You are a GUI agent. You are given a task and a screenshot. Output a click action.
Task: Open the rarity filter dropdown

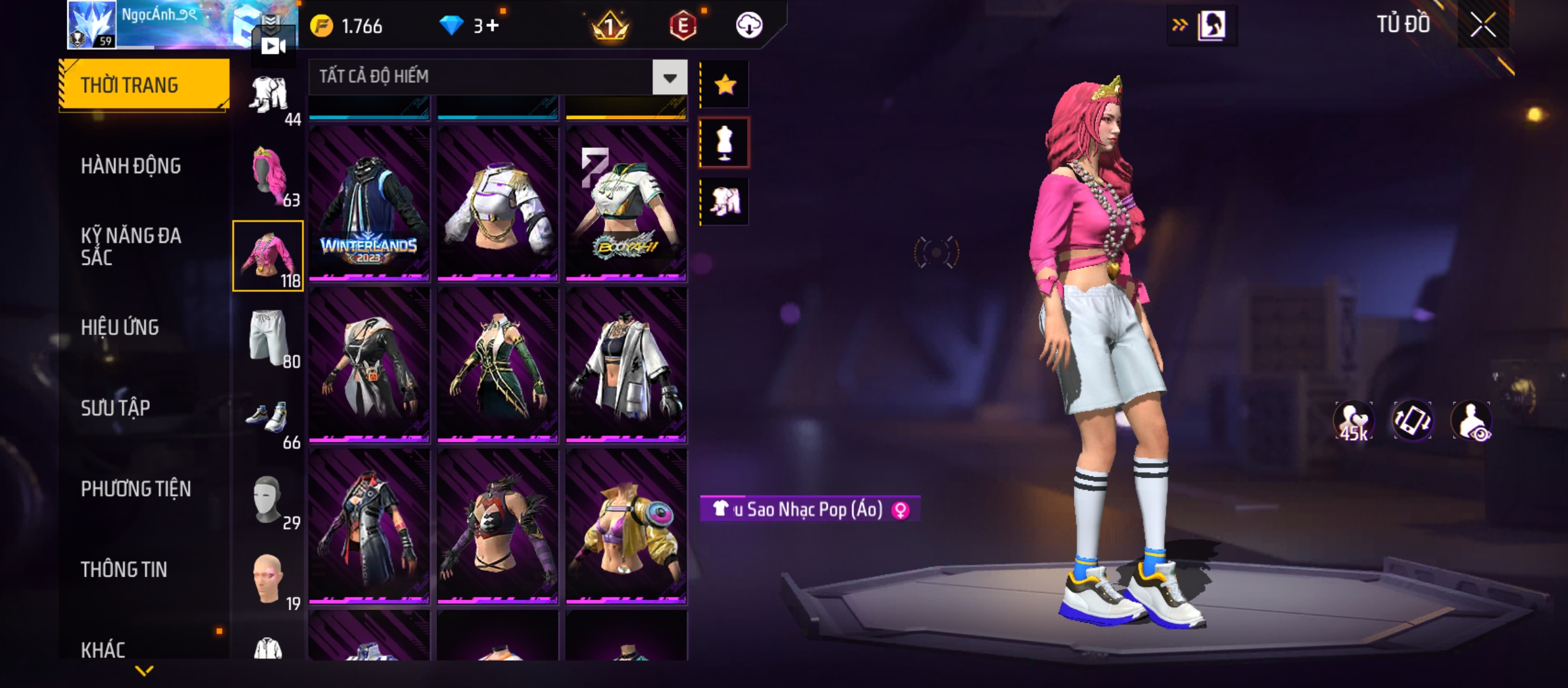point(669,78)
